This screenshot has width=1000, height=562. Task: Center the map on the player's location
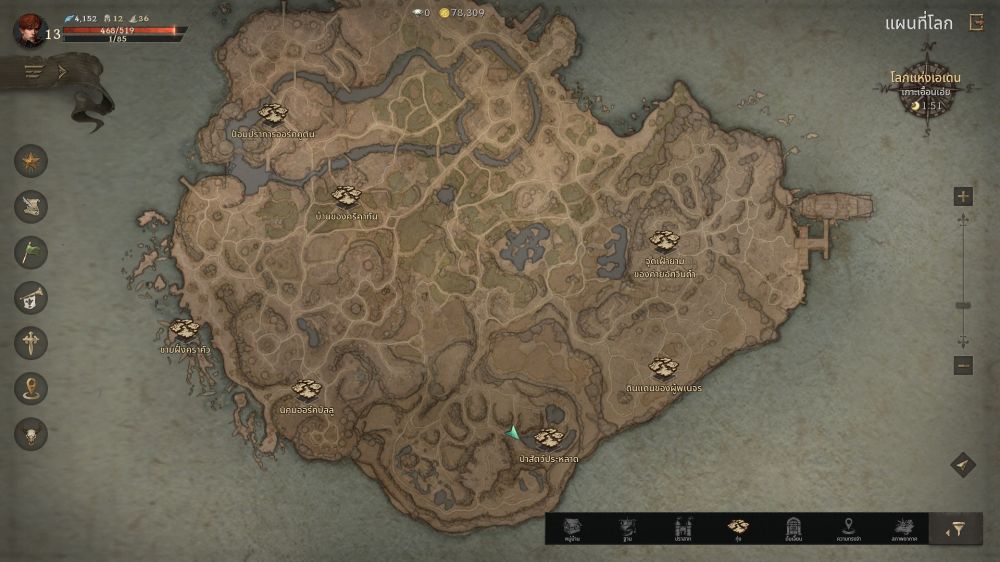[962, 465]
